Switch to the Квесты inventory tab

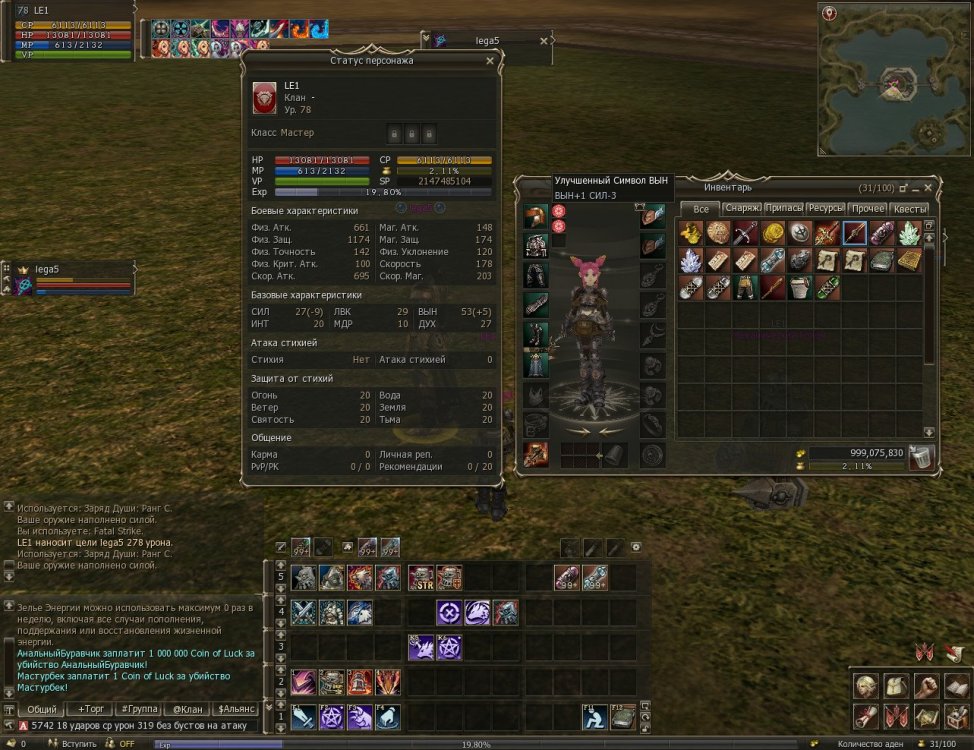tap(909, 209)
